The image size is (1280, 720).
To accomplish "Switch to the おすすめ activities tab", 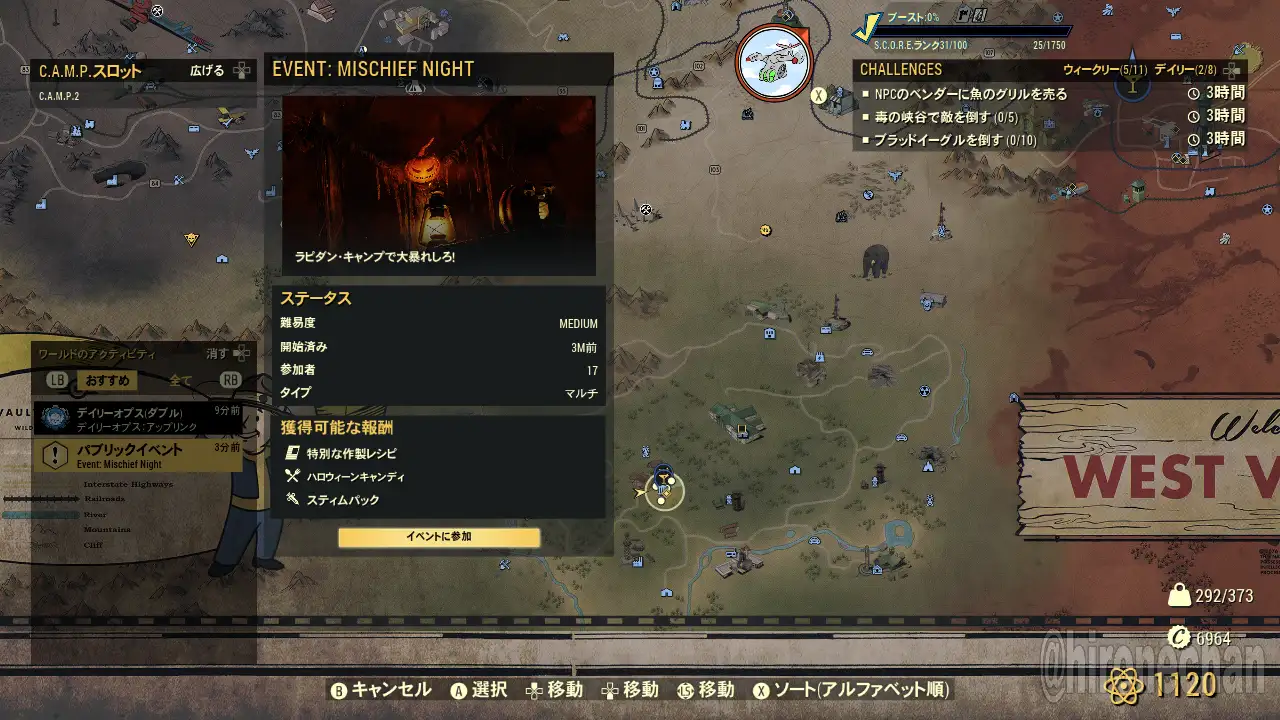I will [x=108, y=381].
